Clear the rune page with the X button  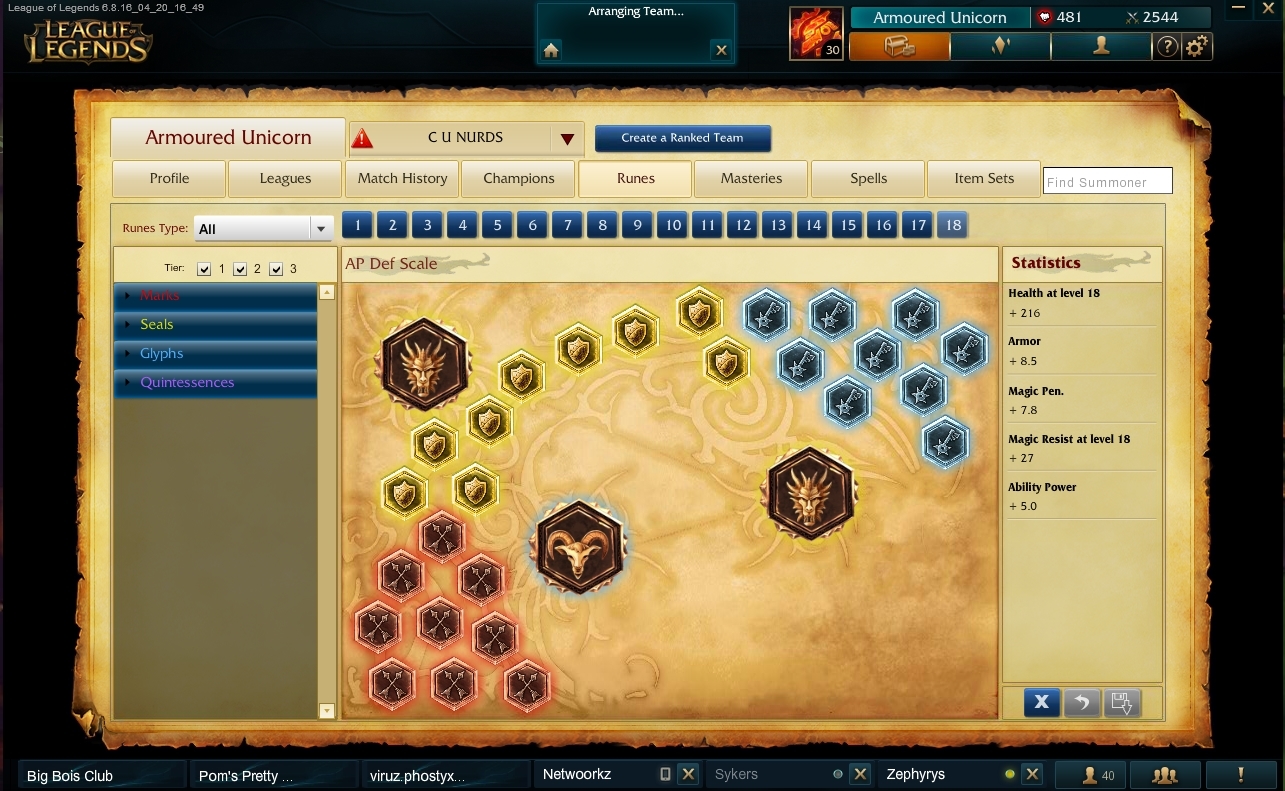click(x=1041, y=703)
